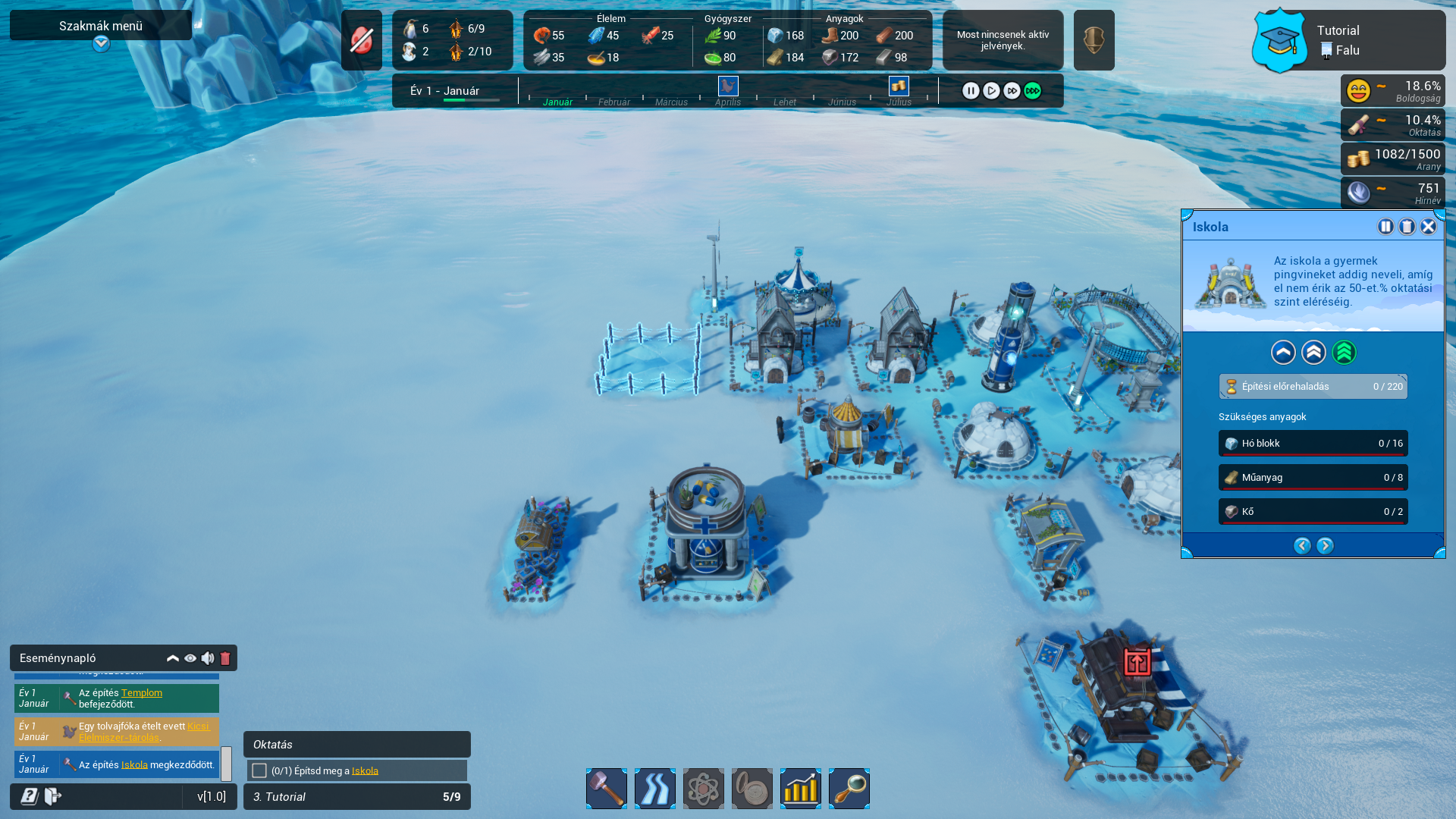Toggle event log visibility eye icon
The height and width of the screenshot is (819, 1456).
[x=190, y=658]
